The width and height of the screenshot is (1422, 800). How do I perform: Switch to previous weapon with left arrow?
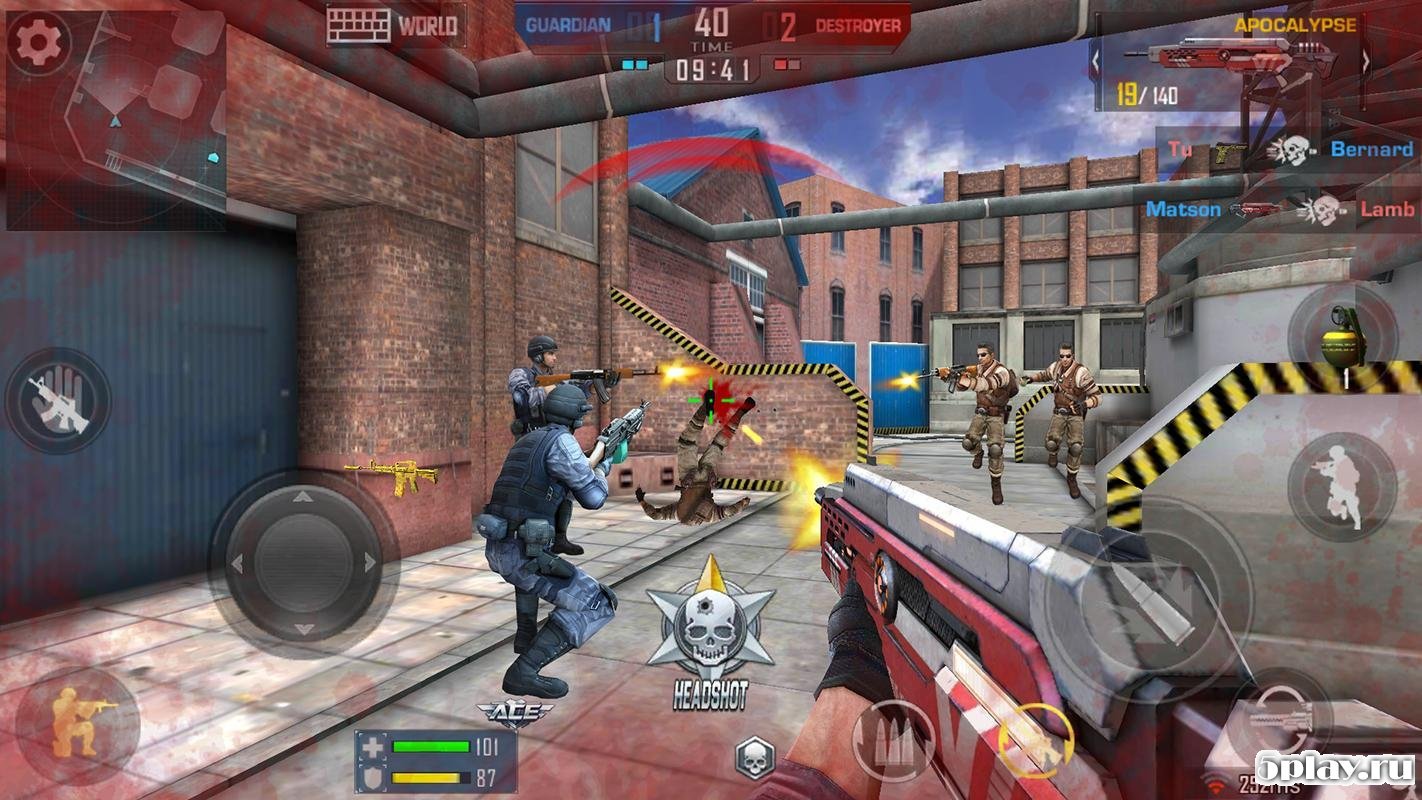coord(1097,62)
